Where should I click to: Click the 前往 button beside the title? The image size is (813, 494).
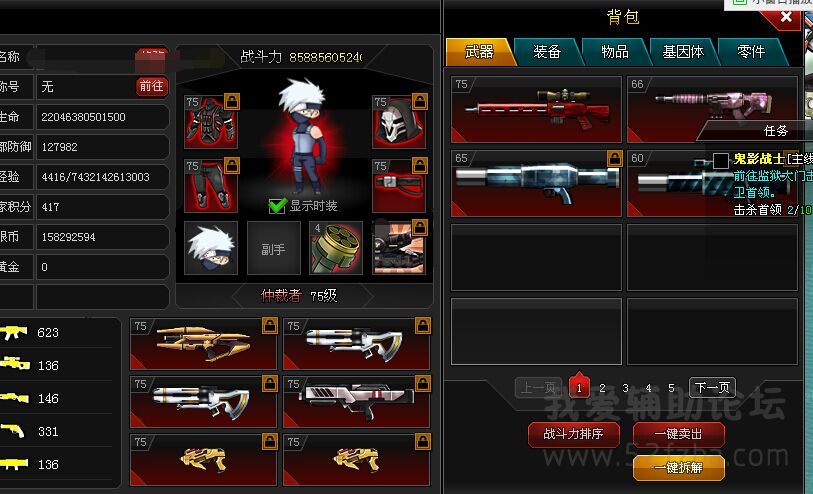pyautogui.click(x=151, y=87)
